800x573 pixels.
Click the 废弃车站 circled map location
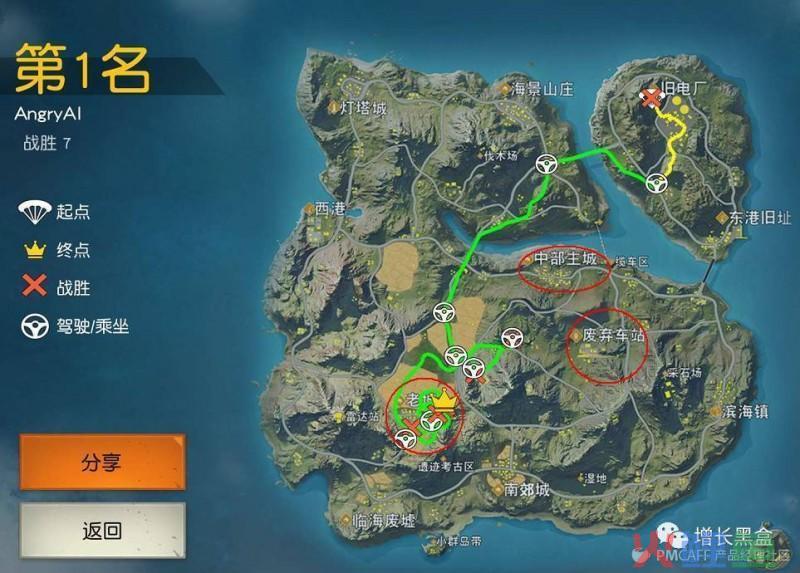coord(607,338)
